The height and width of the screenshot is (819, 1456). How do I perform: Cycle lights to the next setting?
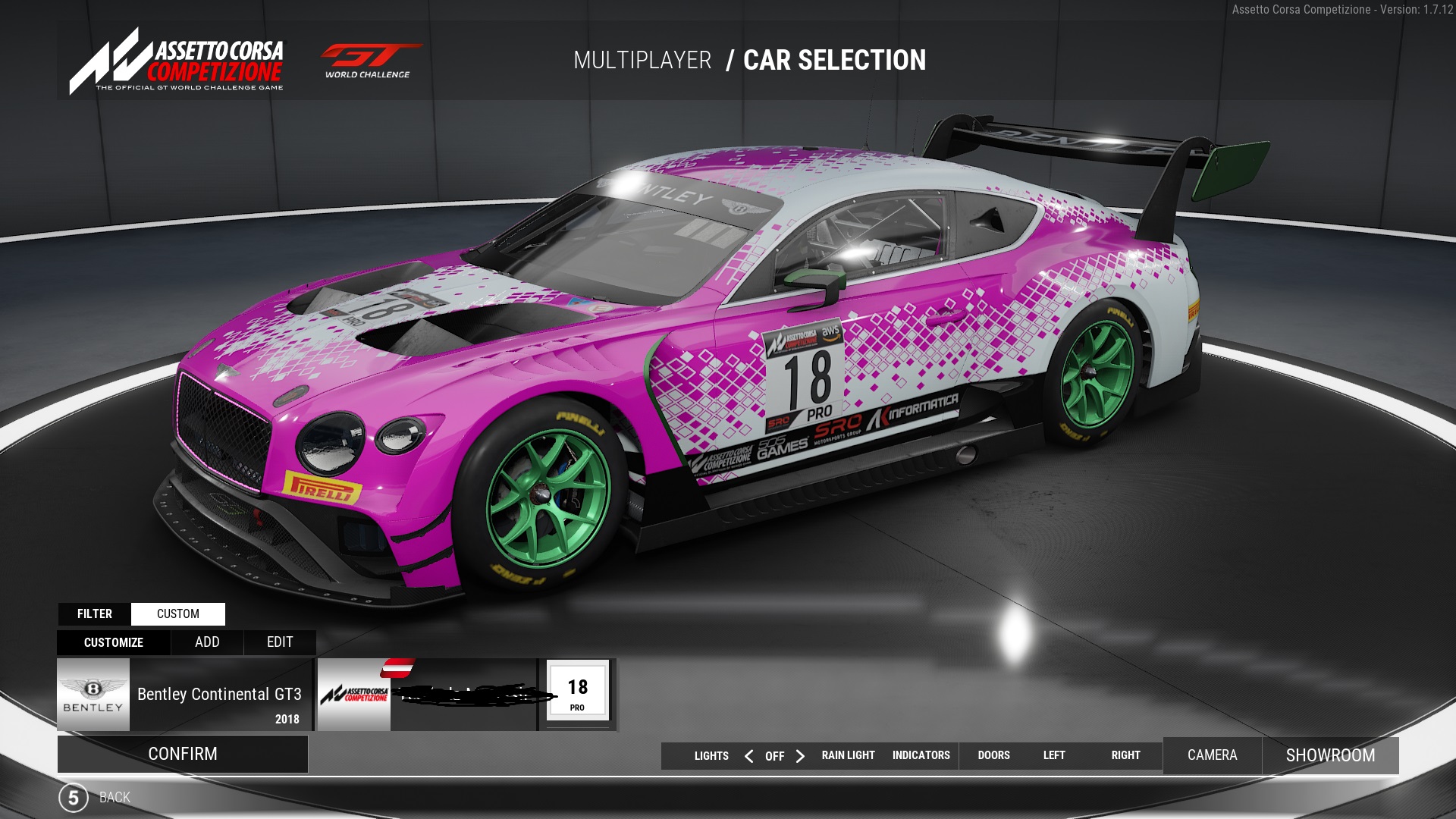pos(800,756)
